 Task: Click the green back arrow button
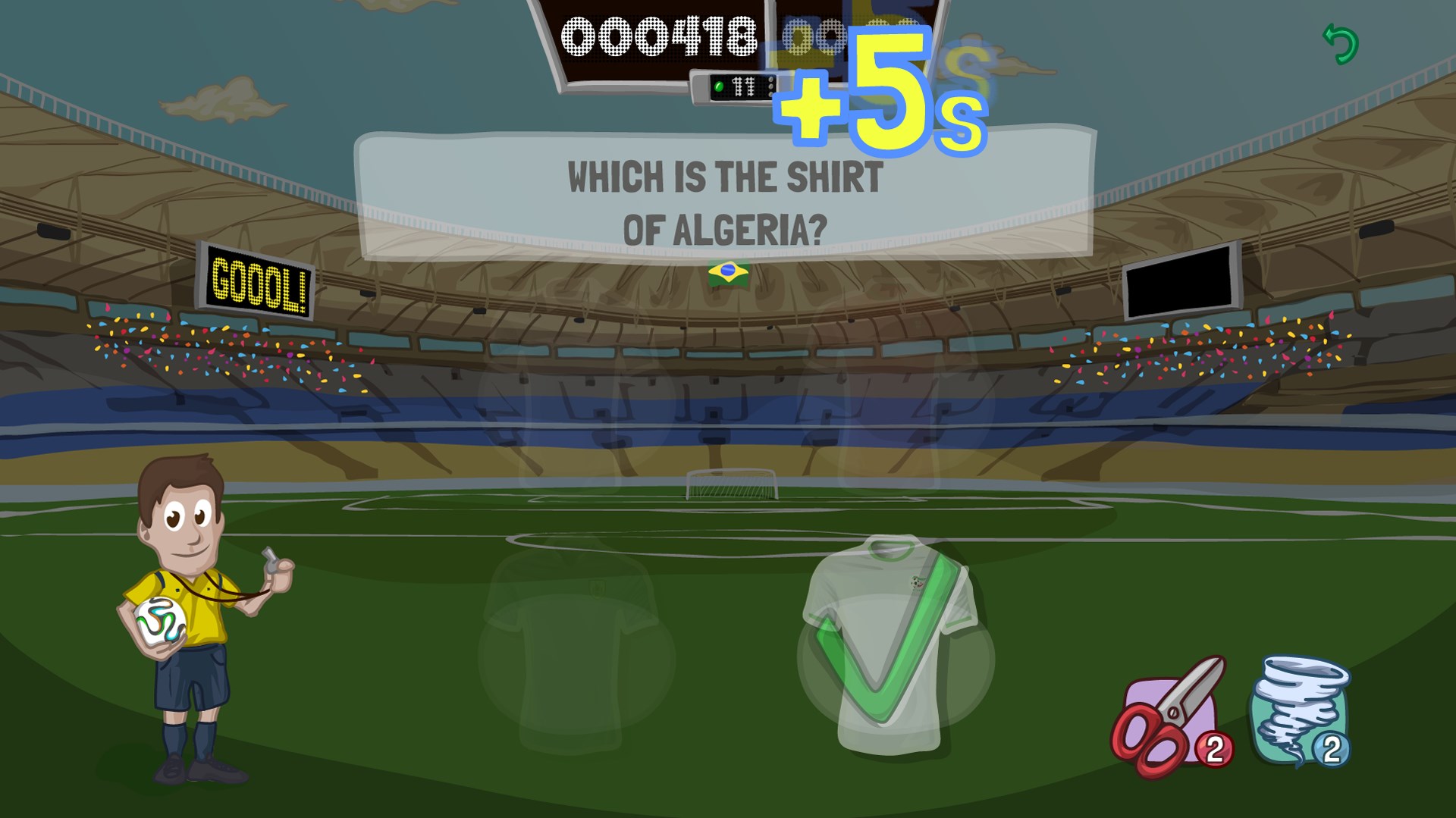(x=1341, y=44)
